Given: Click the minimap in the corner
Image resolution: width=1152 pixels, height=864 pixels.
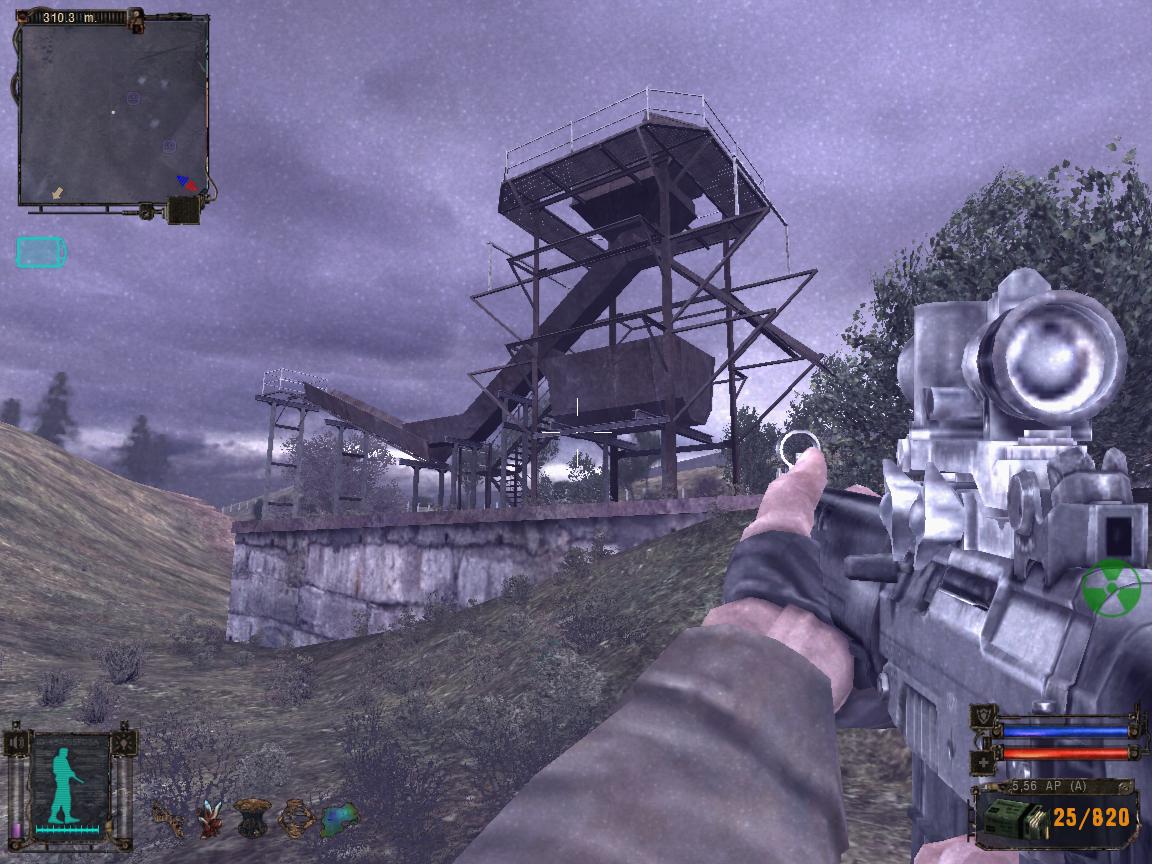Looking at the screenshot, I should [x=113, y=112].
